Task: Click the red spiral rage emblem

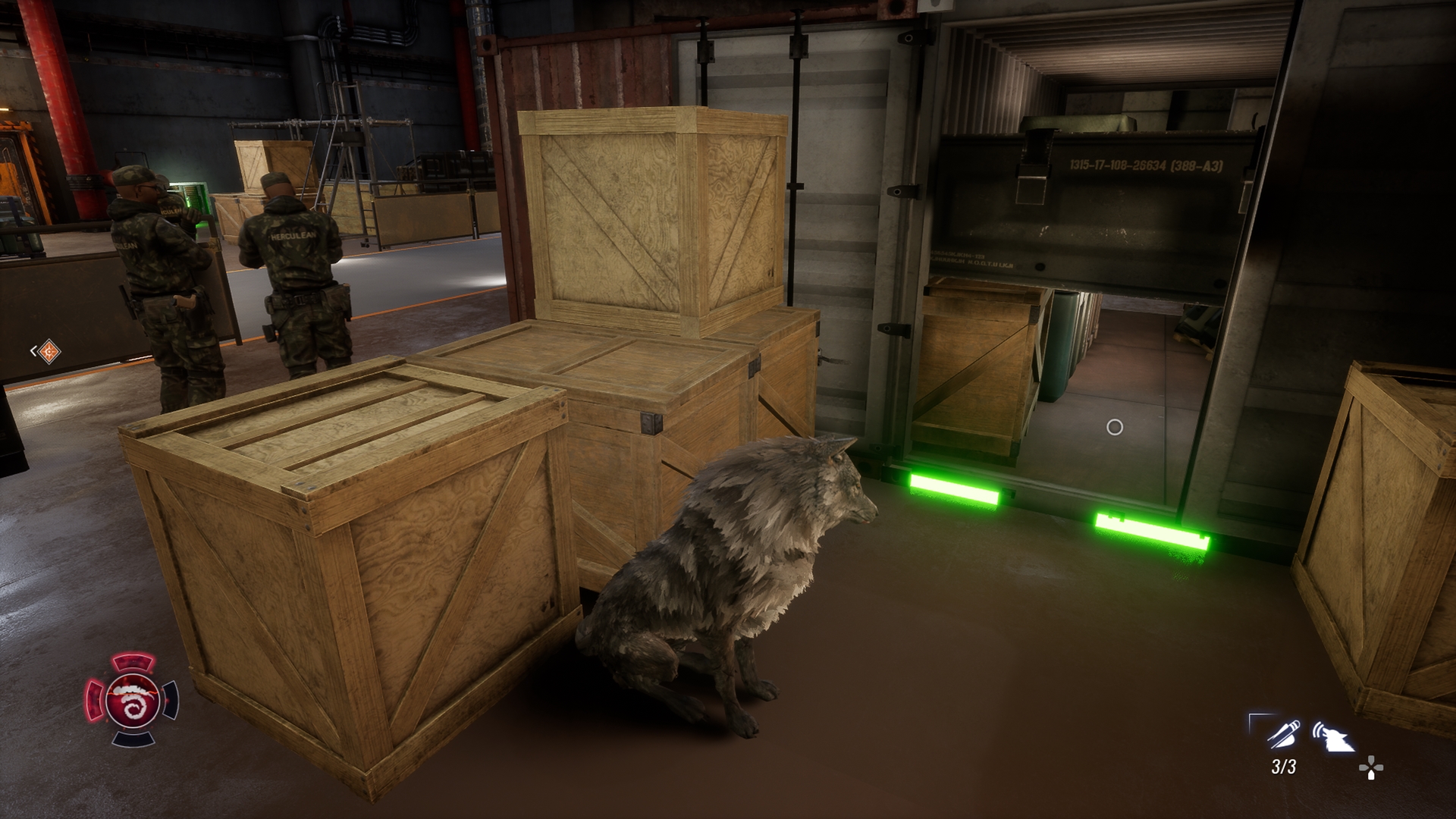Action: (x=133, y=700)
